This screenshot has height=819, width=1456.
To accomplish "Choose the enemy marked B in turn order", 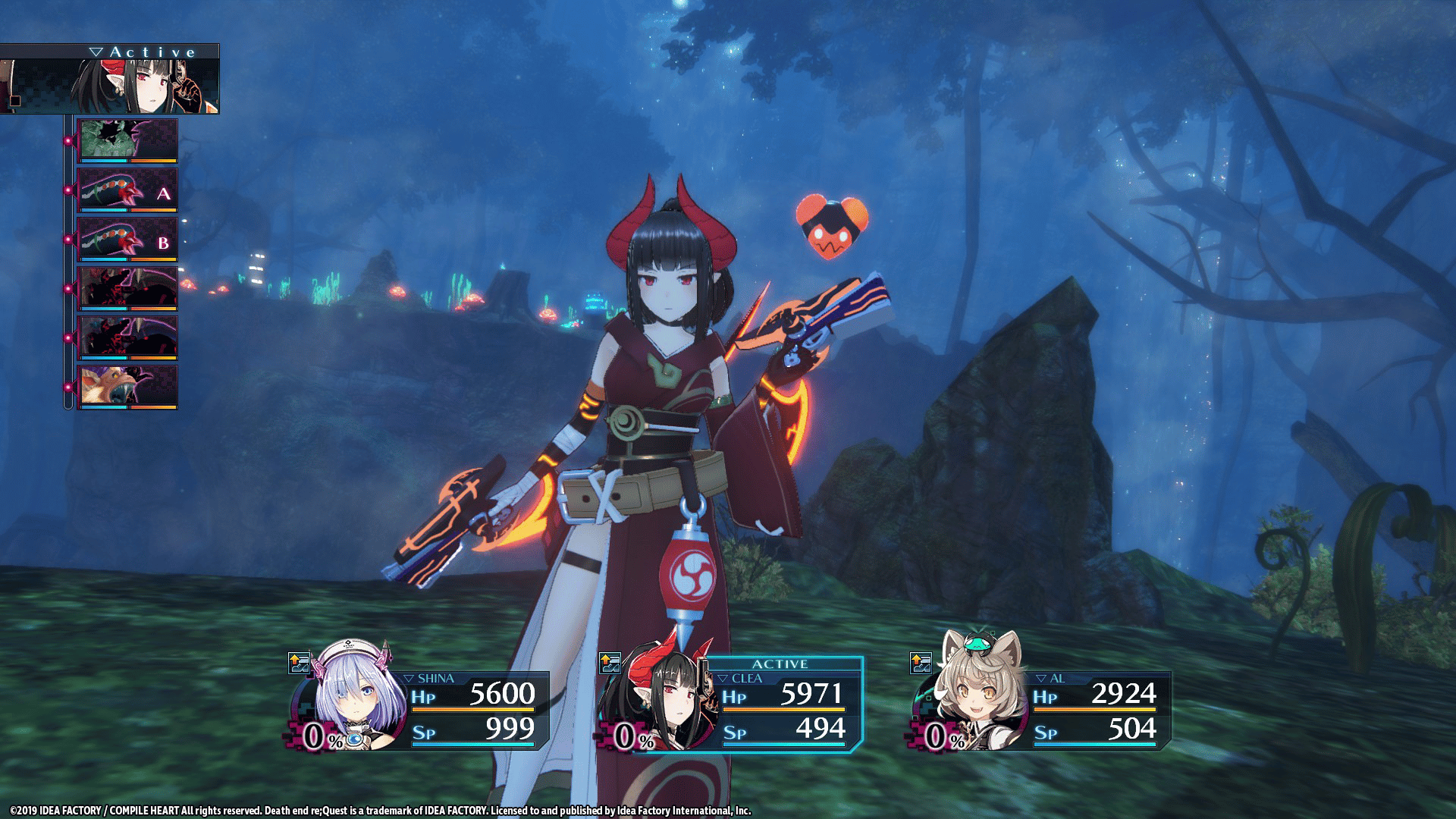I will 127,239.
